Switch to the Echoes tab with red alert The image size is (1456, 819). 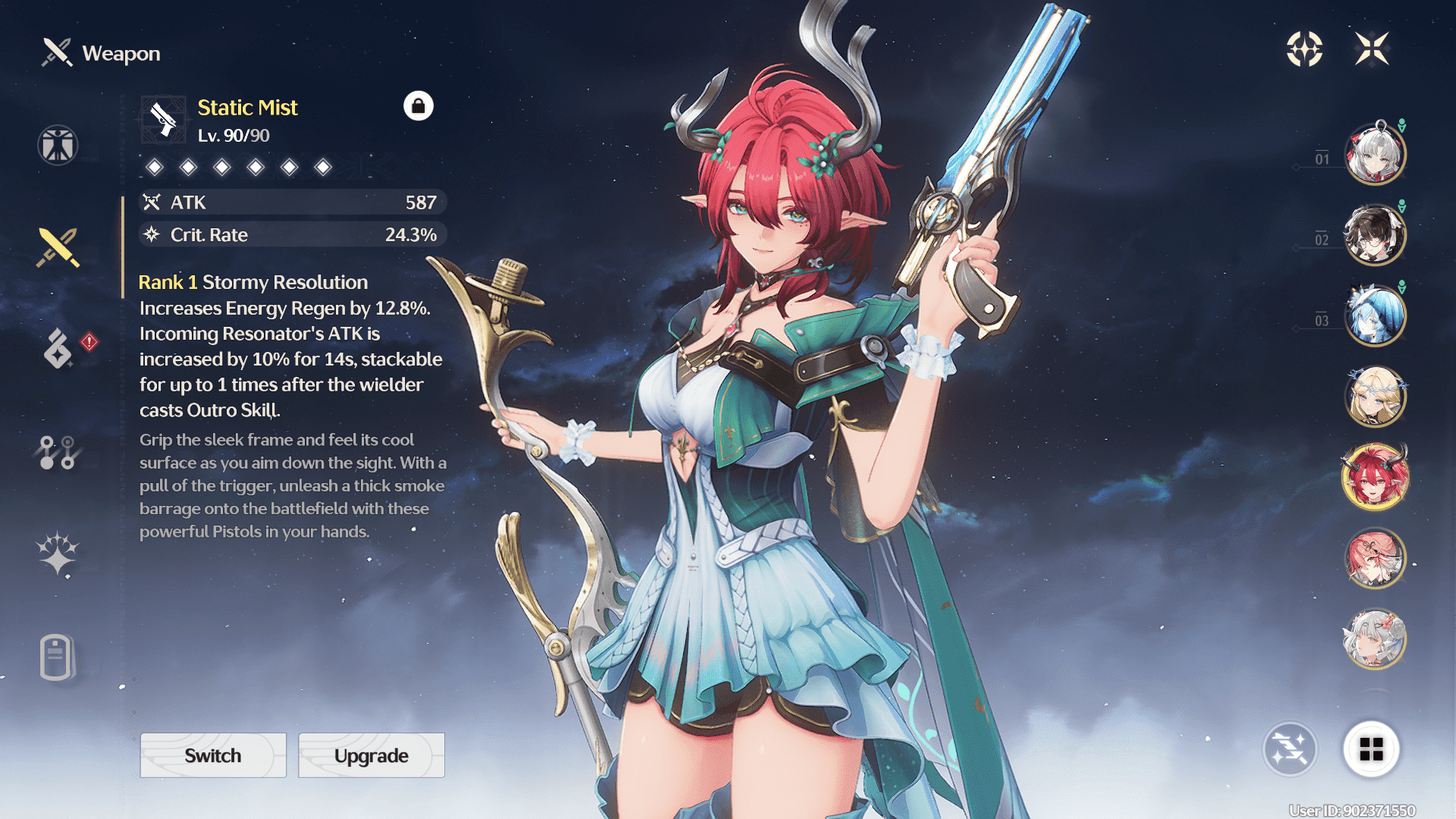[59, 349]
